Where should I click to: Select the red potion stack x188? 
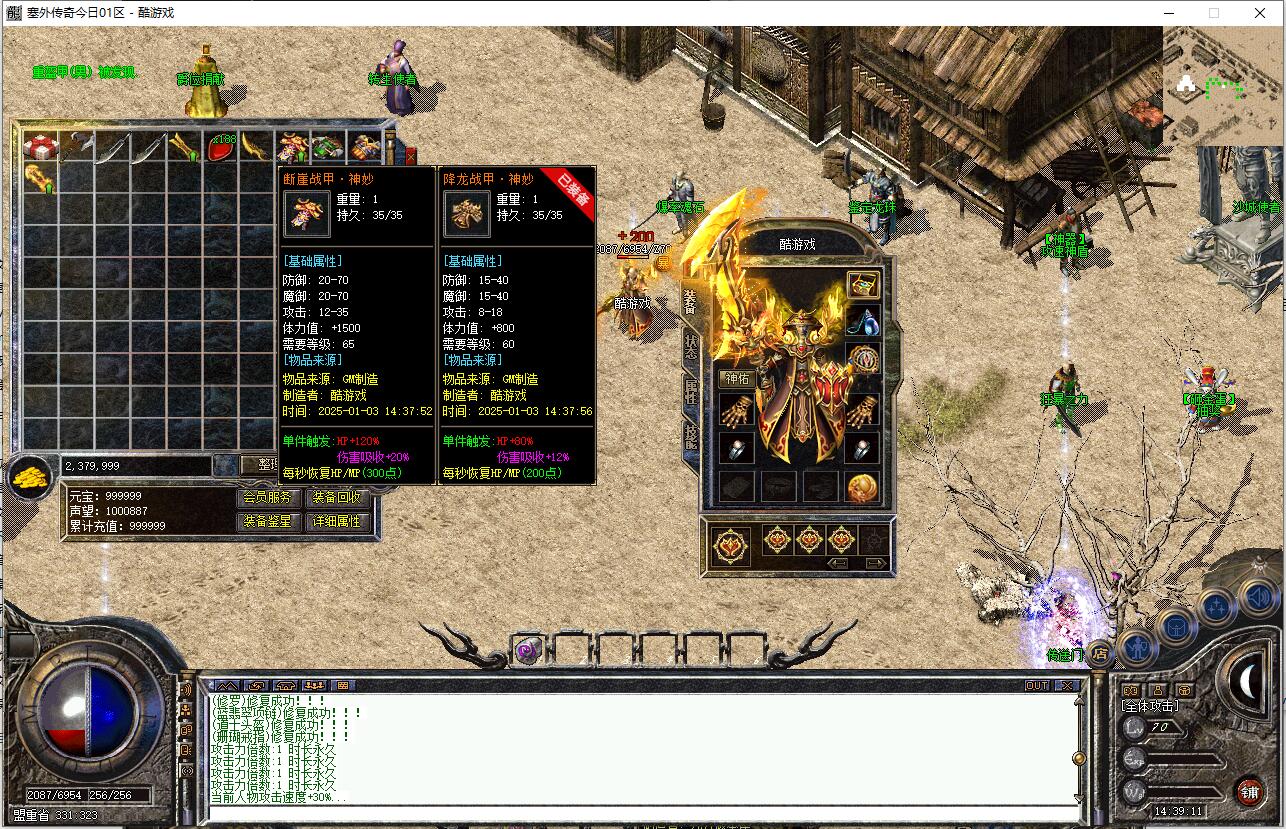pyautogui.click(x=221, y=146)
